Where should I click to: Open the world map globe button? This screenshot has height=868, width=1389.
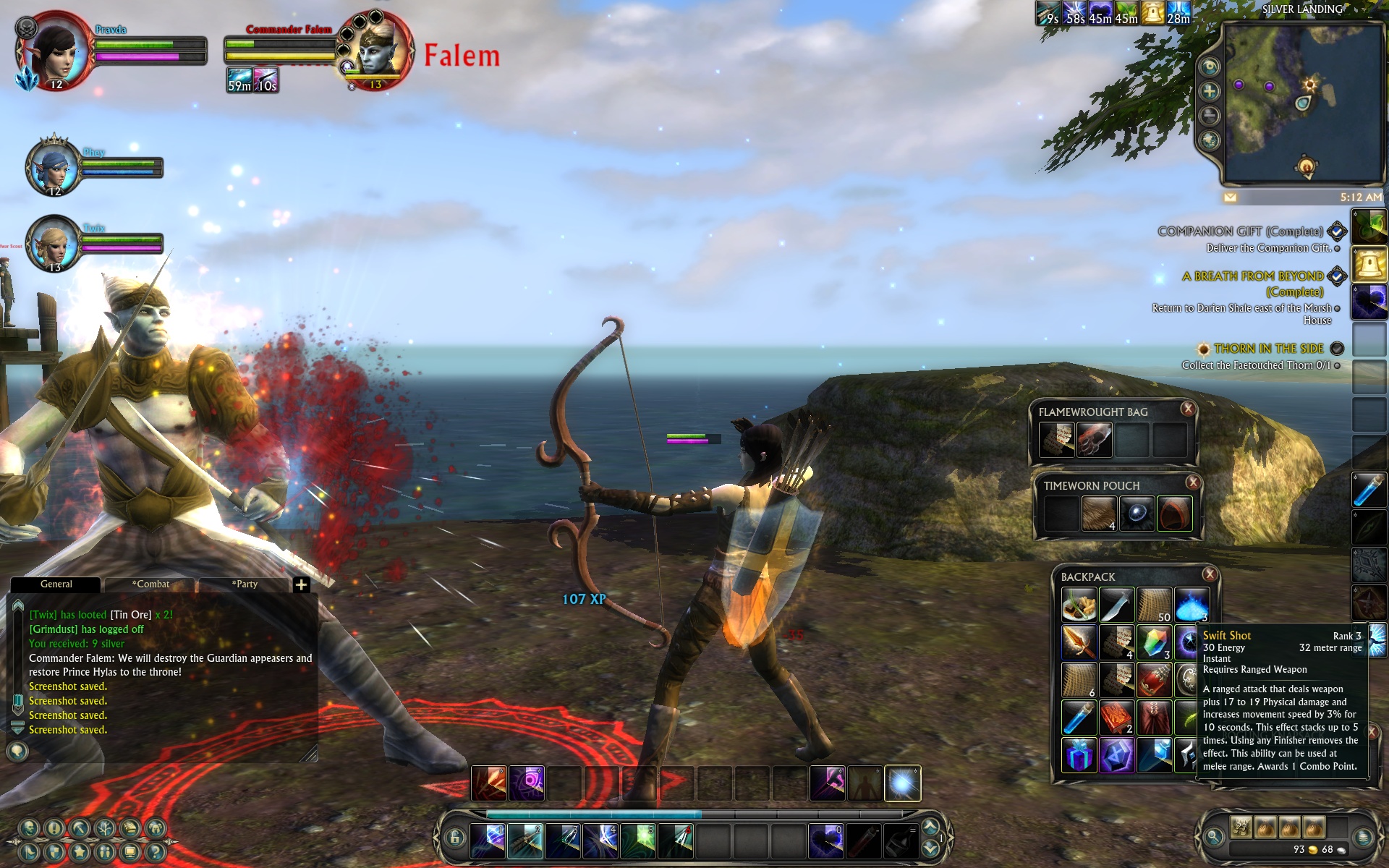tap(1209, 140)
